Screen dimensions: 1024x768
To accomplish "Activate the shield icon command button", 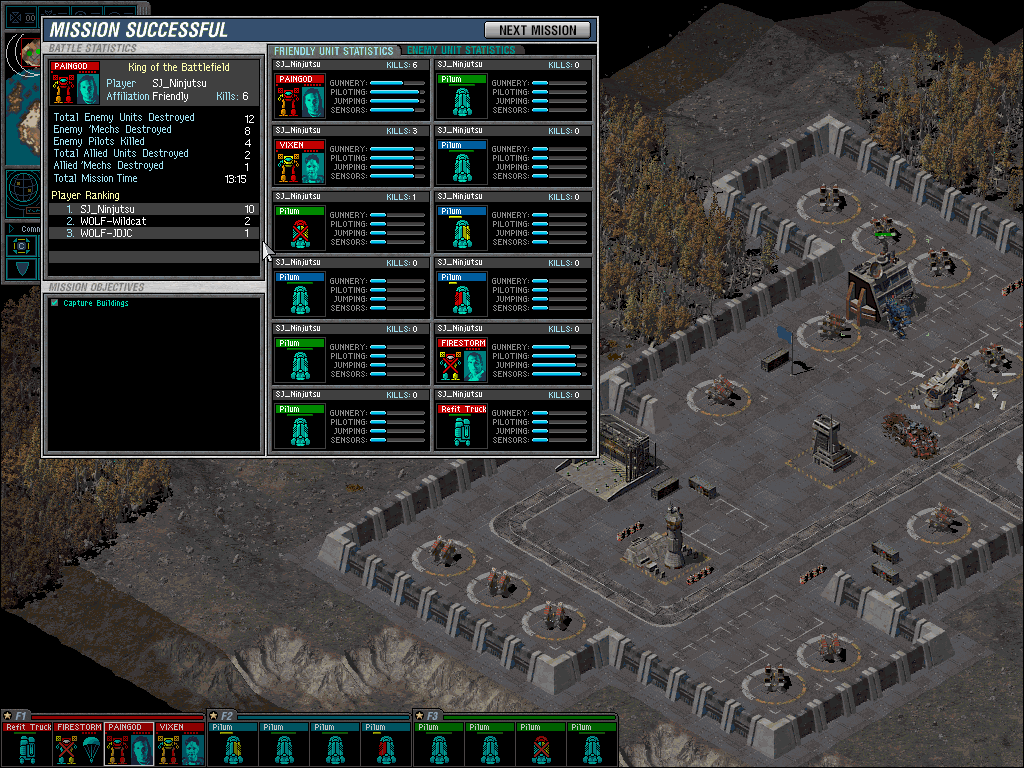I will pos(21,269).
